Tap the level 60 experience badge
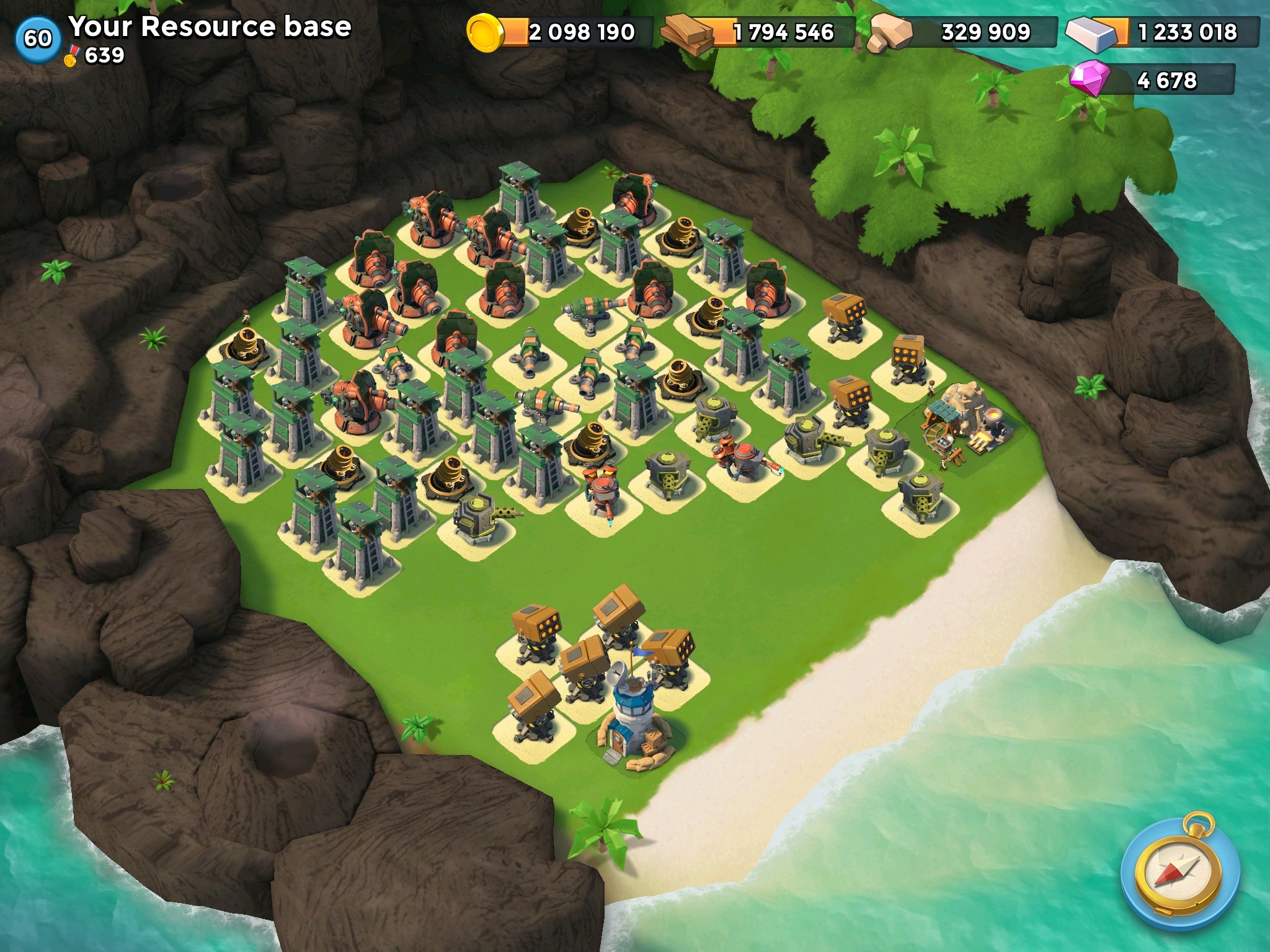Screen dimensions: 1270x952 pyautogui.click(x=38, y=38)
